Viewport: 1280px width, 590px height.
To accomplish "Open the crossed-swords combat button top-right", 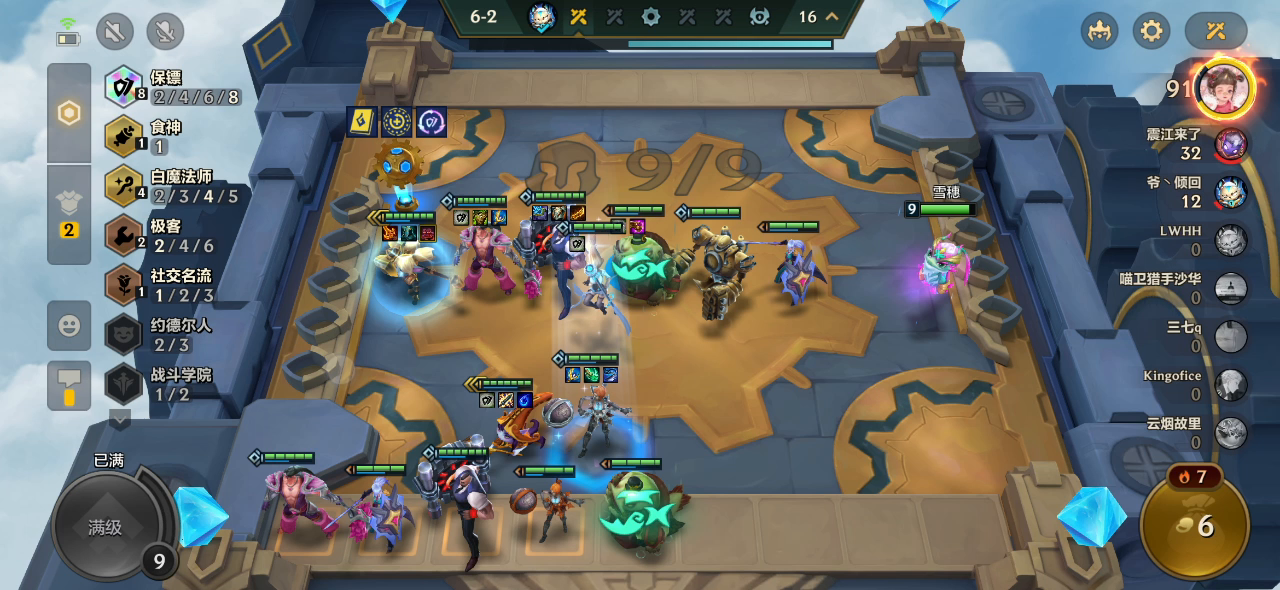I will (x=1215, y=31).
